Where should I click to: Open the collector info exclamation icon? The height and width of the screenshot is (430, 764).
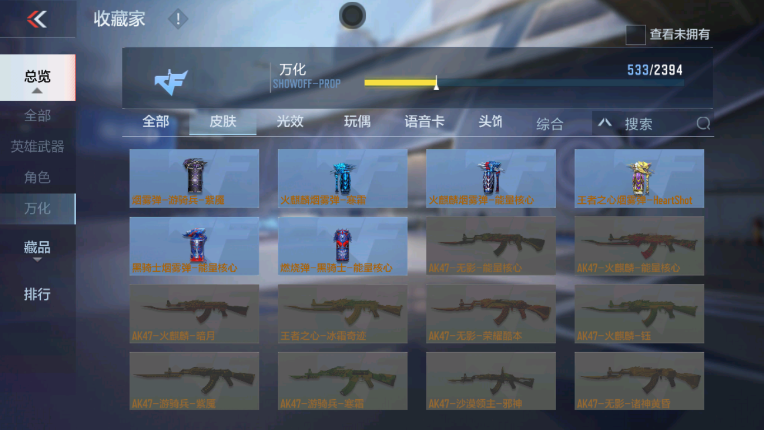(177, 18)
